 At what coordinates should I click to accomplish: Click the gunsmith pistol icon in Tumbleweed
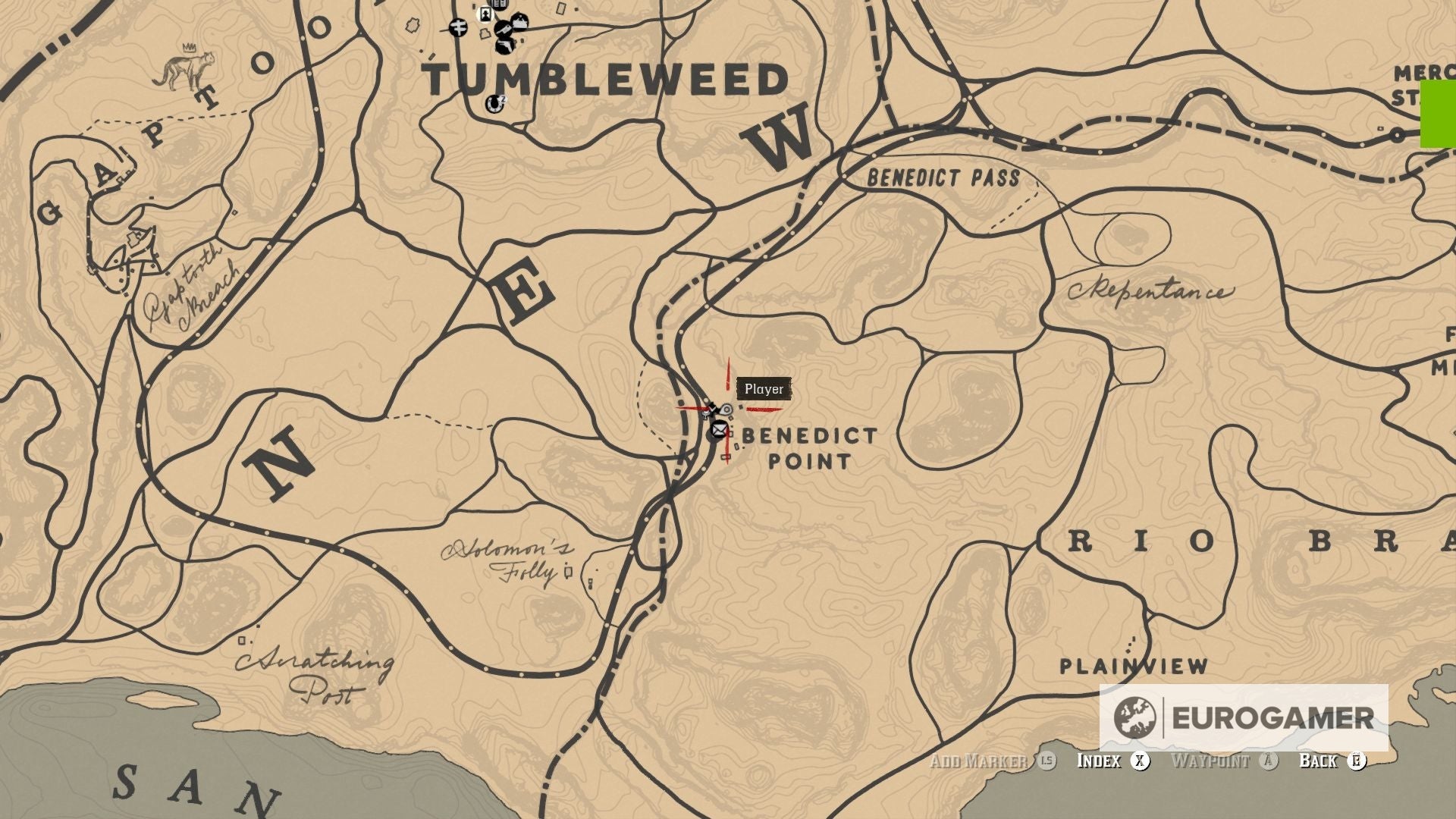pos(504,46)
